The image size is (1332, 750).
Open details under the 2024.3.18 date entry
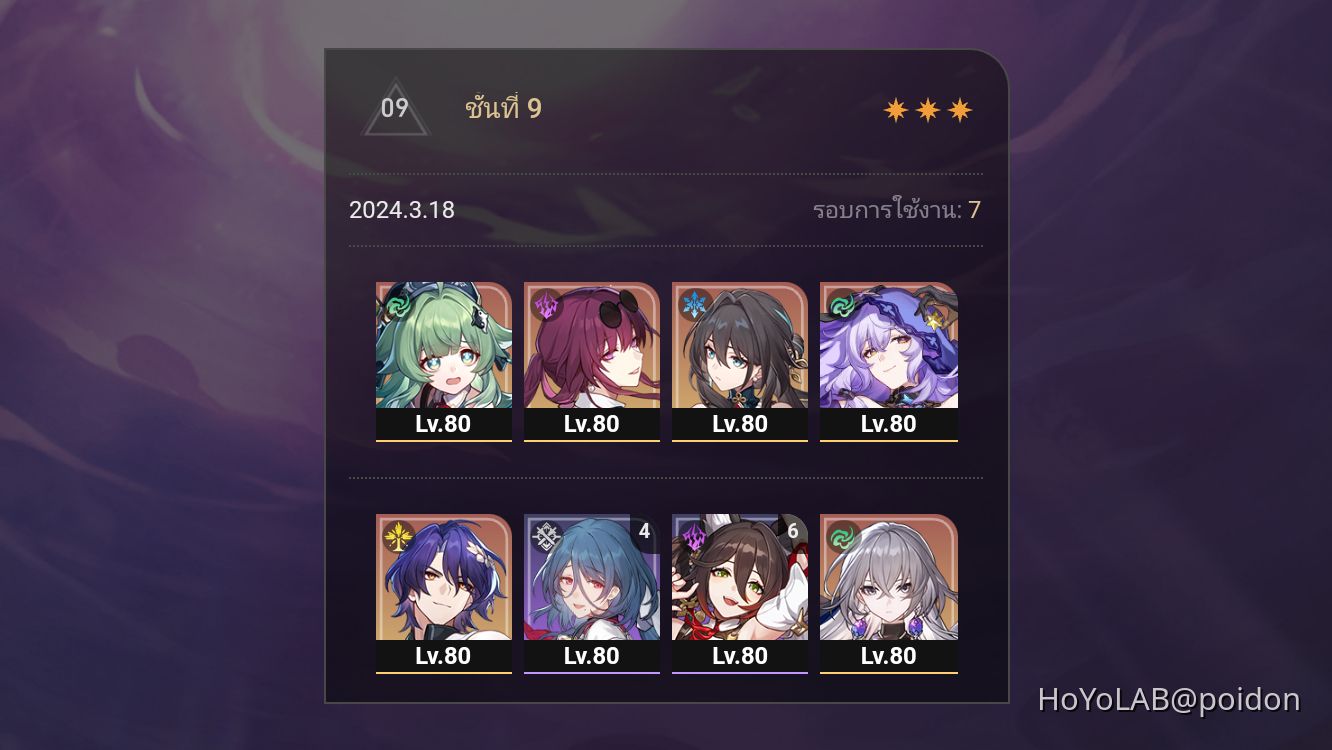(x=400, y=210)
